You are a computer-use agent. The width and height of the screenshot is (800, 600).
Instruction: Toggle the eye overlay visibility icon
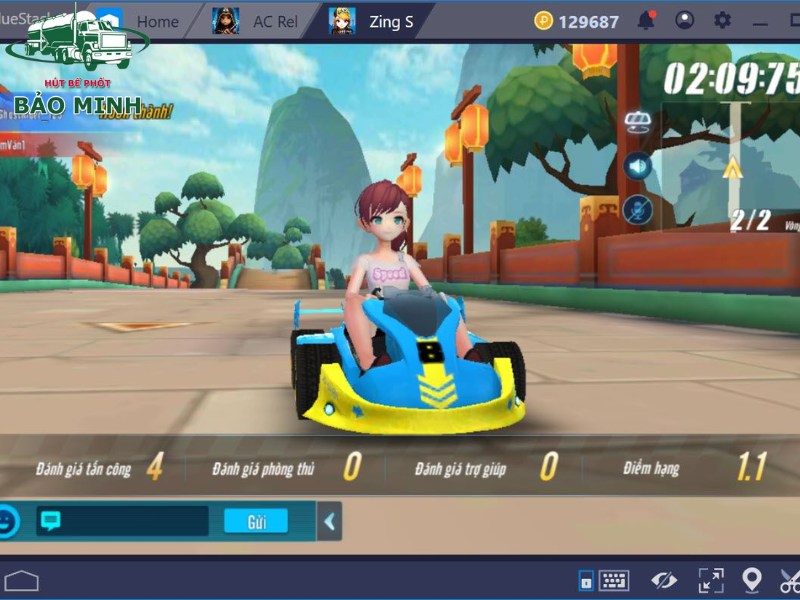click(664, 580)
